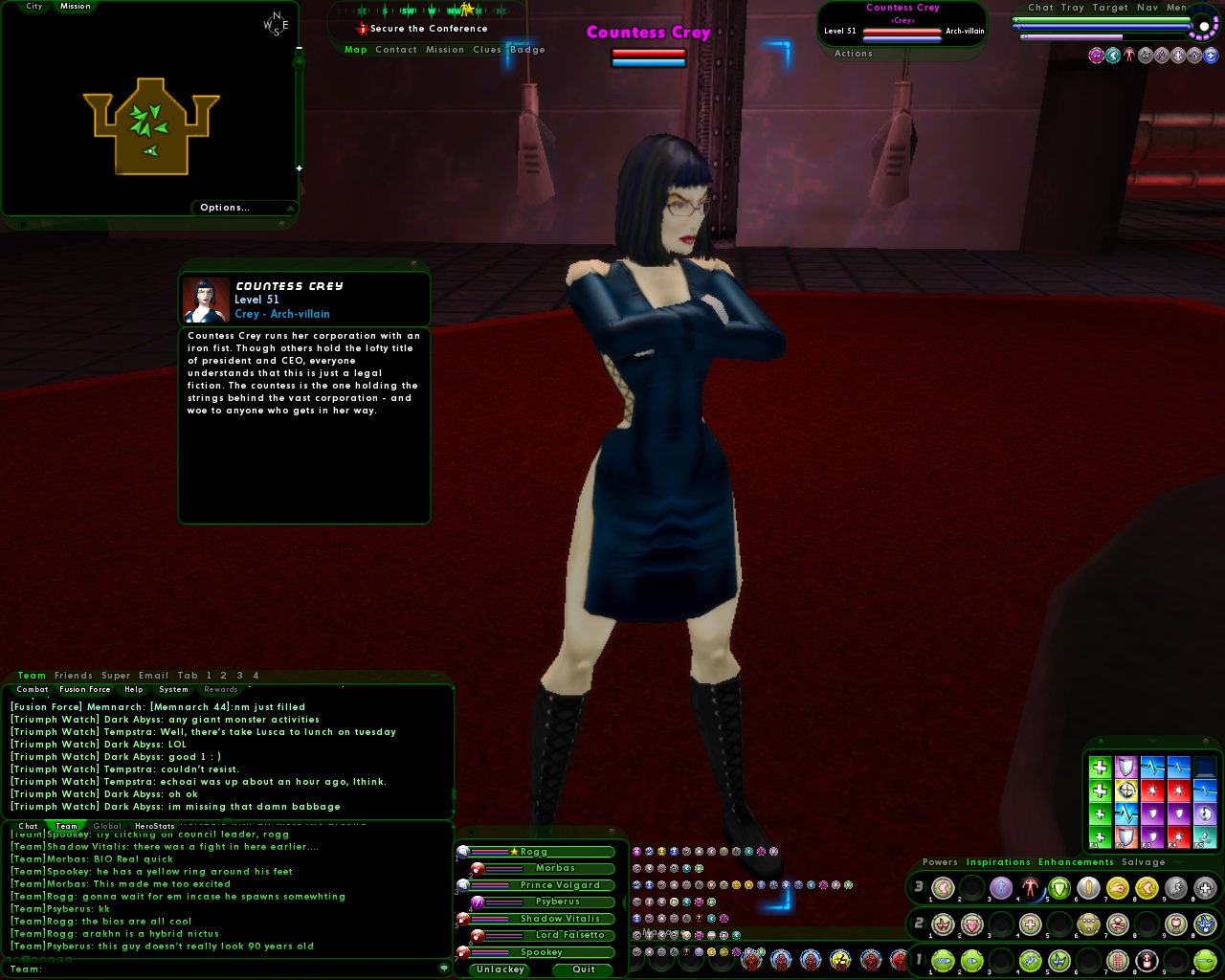This screenshot has height=980, width=1225.
Task: Use a green Healing inspiration
Action: pos(1101,767)
